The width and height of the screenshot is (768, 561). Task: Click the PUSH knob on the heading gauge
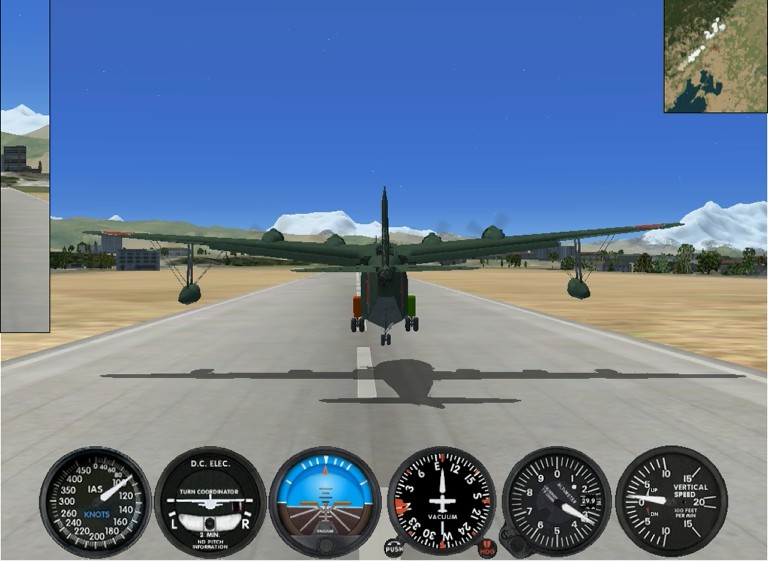coord(394,547)
